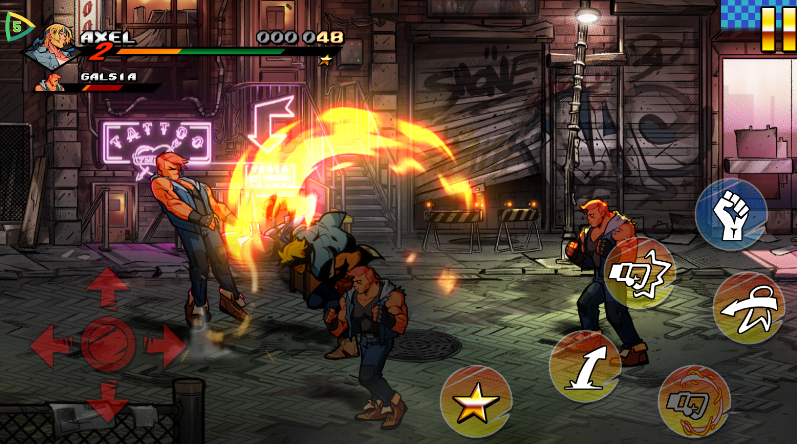
Task: Click the green triangle icon showing 5
Action: tap(16, 28)
